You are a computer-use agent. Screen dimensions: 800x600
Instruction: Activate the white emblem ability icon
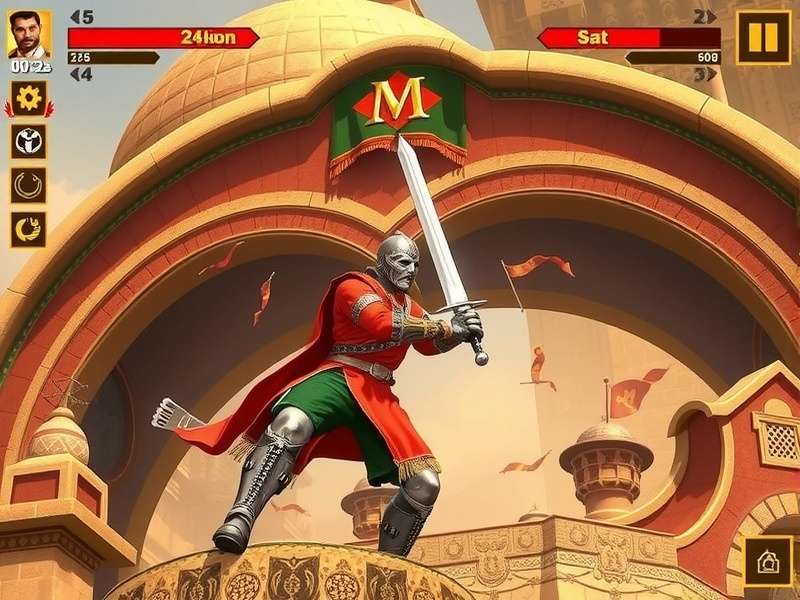coord(29,141)
